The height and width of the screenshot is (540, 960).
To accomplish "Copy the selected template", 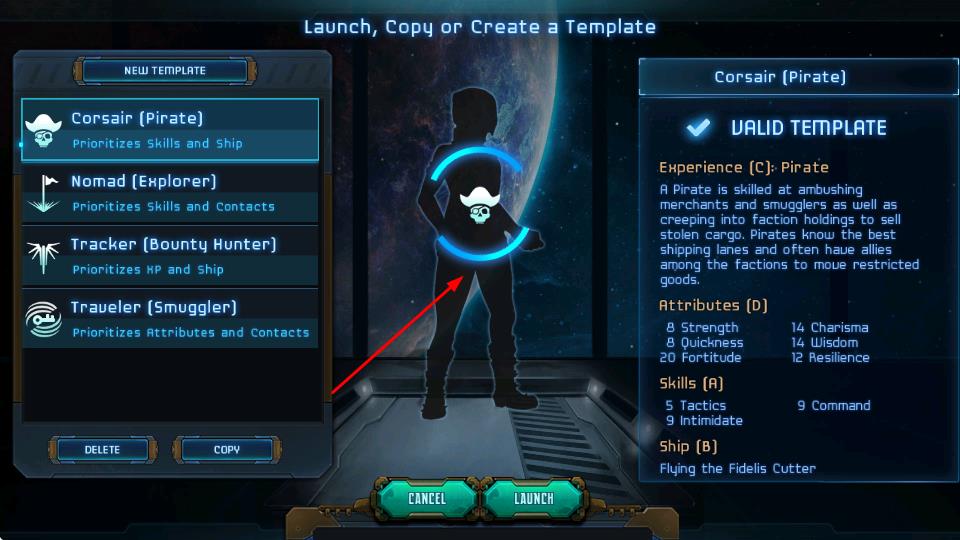I will point(226,450).
